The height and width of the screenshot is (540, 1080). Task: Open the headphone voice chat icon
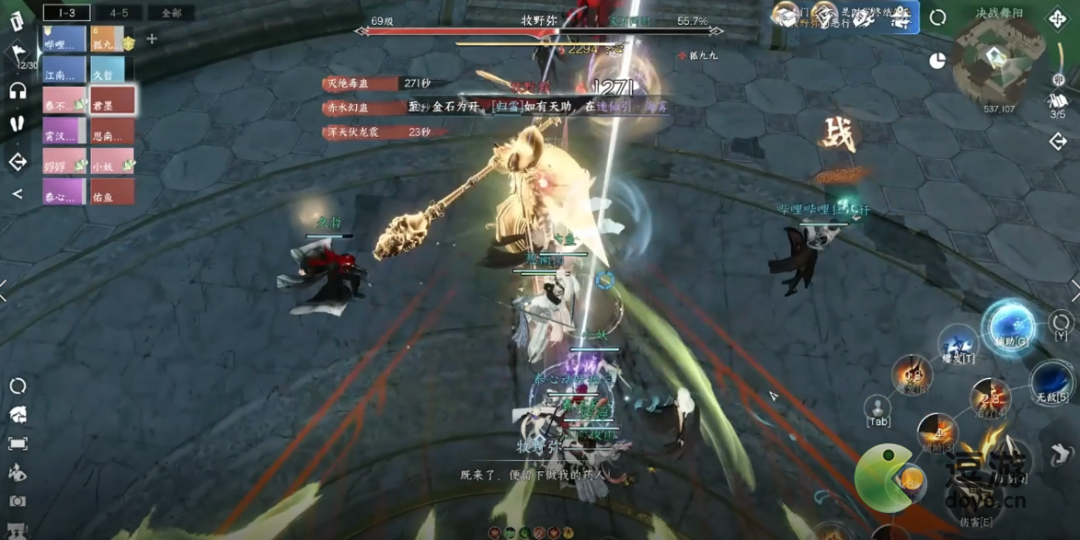(x=17, y=91)
